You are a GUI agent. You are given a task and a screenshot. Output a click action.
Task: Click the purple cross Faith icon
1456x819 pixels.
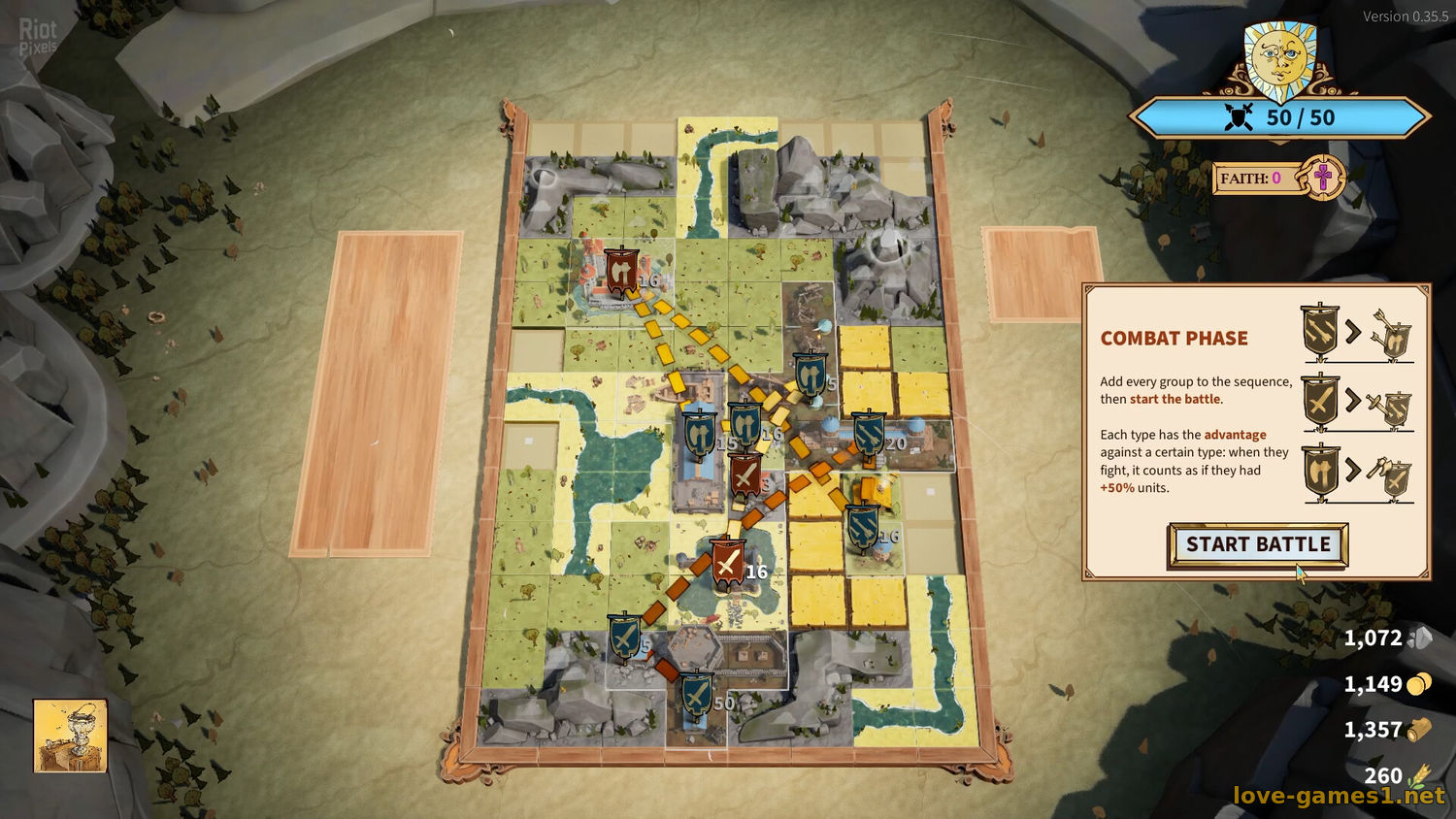coord(1322,178)
